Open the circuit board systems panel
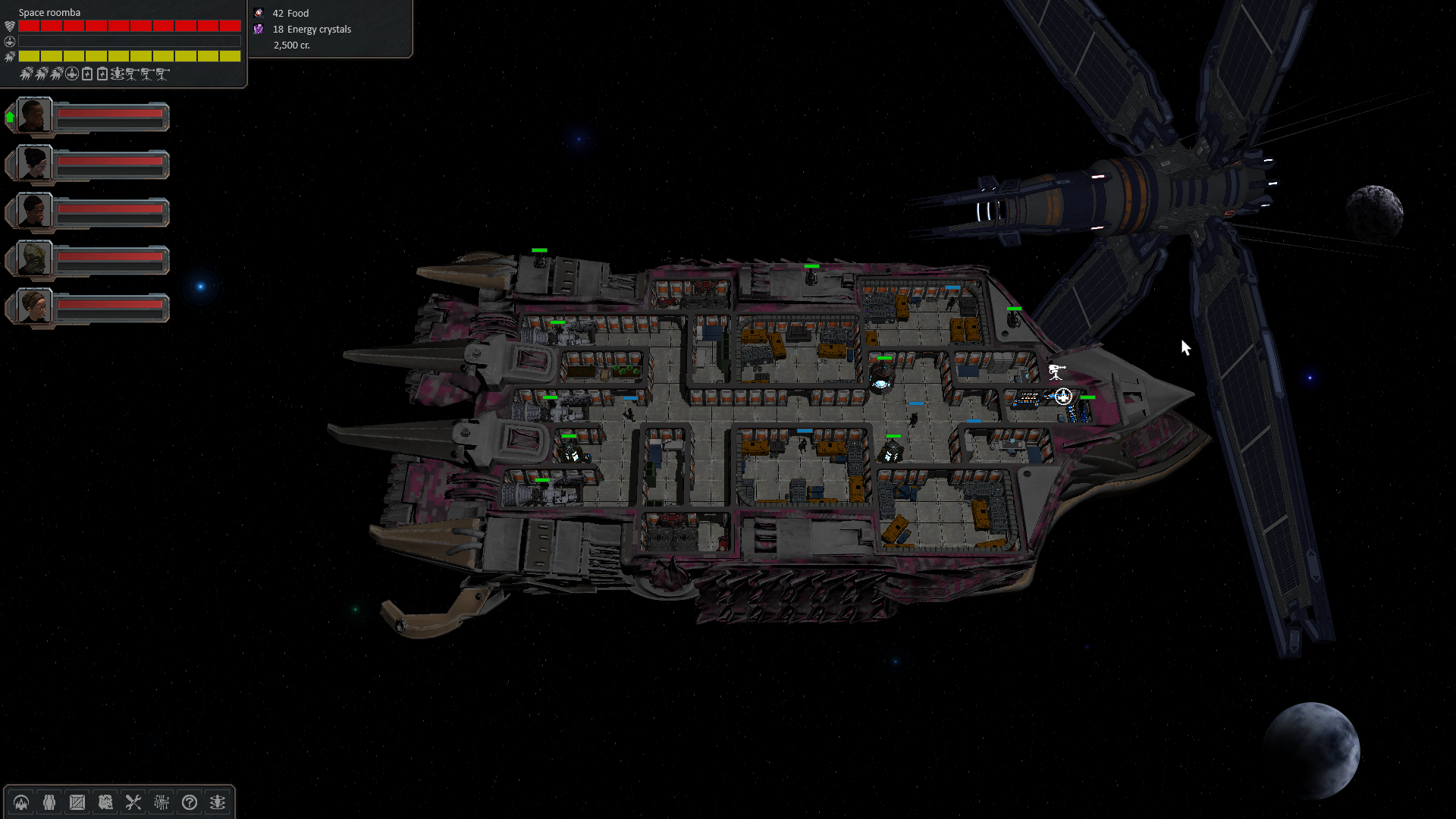Viewport: 1456px width, 819px height. click(x=162, y=802)
